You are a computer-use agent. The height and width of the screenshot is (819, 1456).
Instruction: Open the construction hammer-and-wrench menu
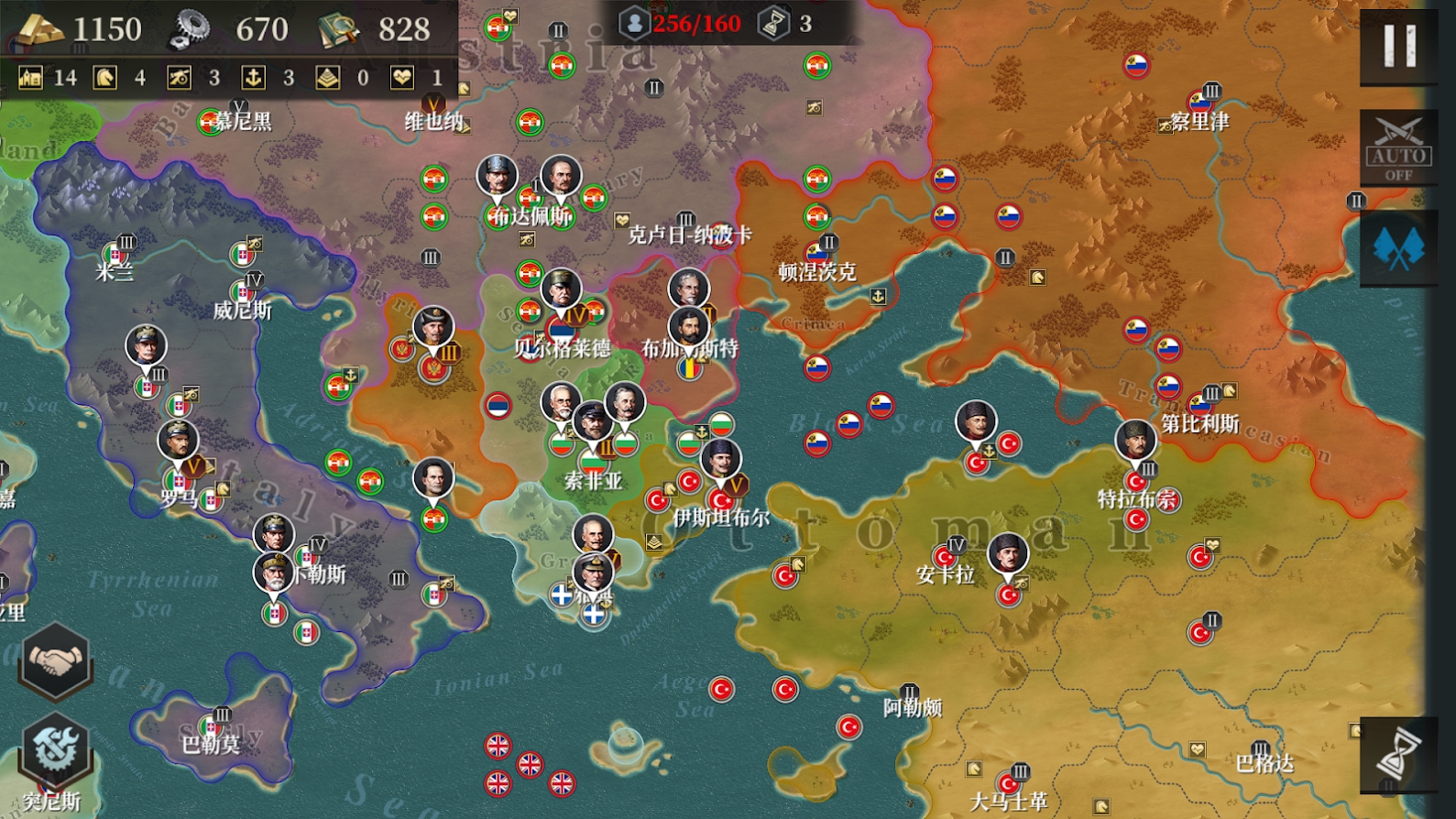pyautogui.click(x=55, y=749)
